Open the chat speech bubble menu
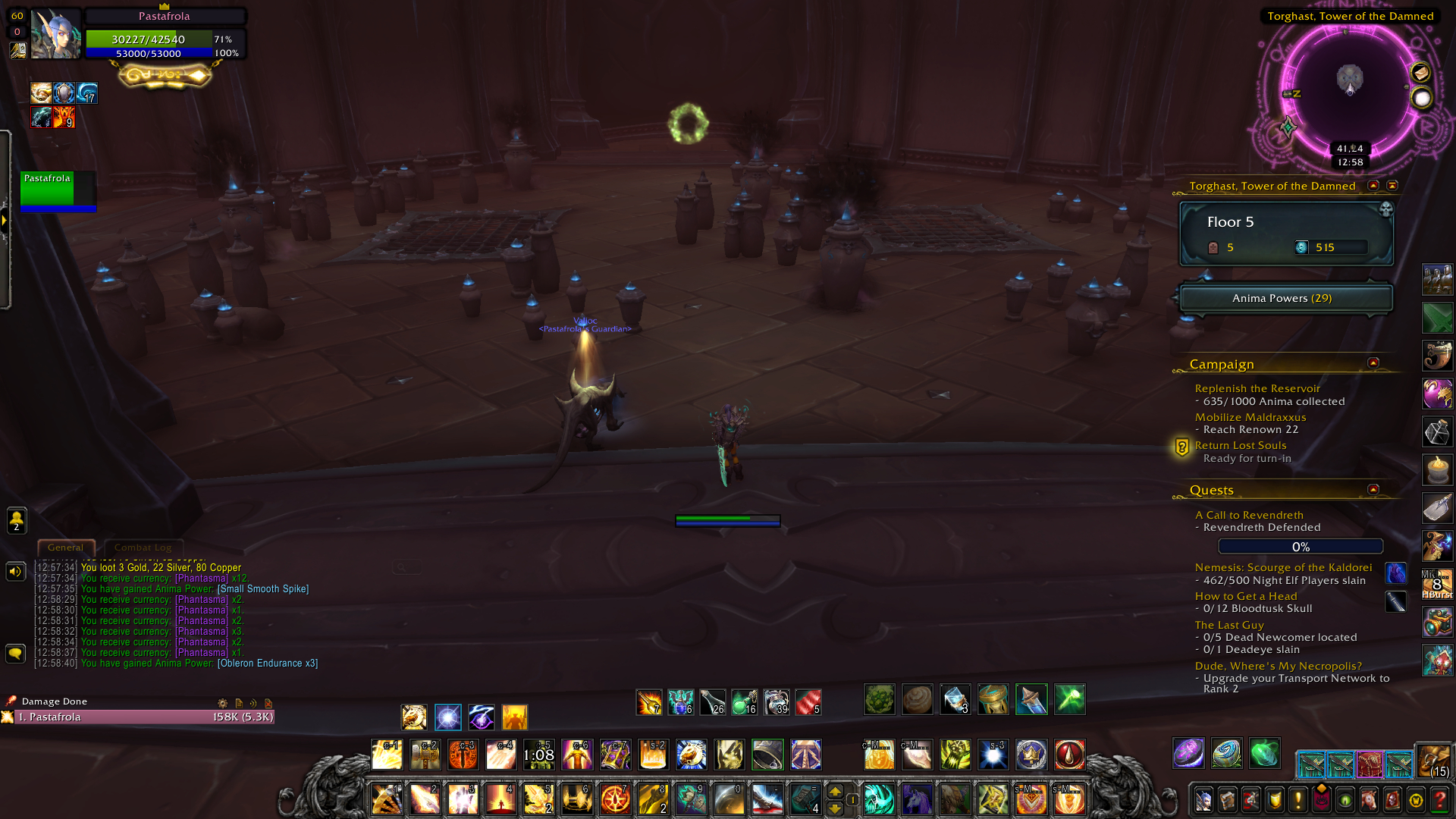Image resolution: width=1456 pixels, height=819 pixels. point(15,653)
